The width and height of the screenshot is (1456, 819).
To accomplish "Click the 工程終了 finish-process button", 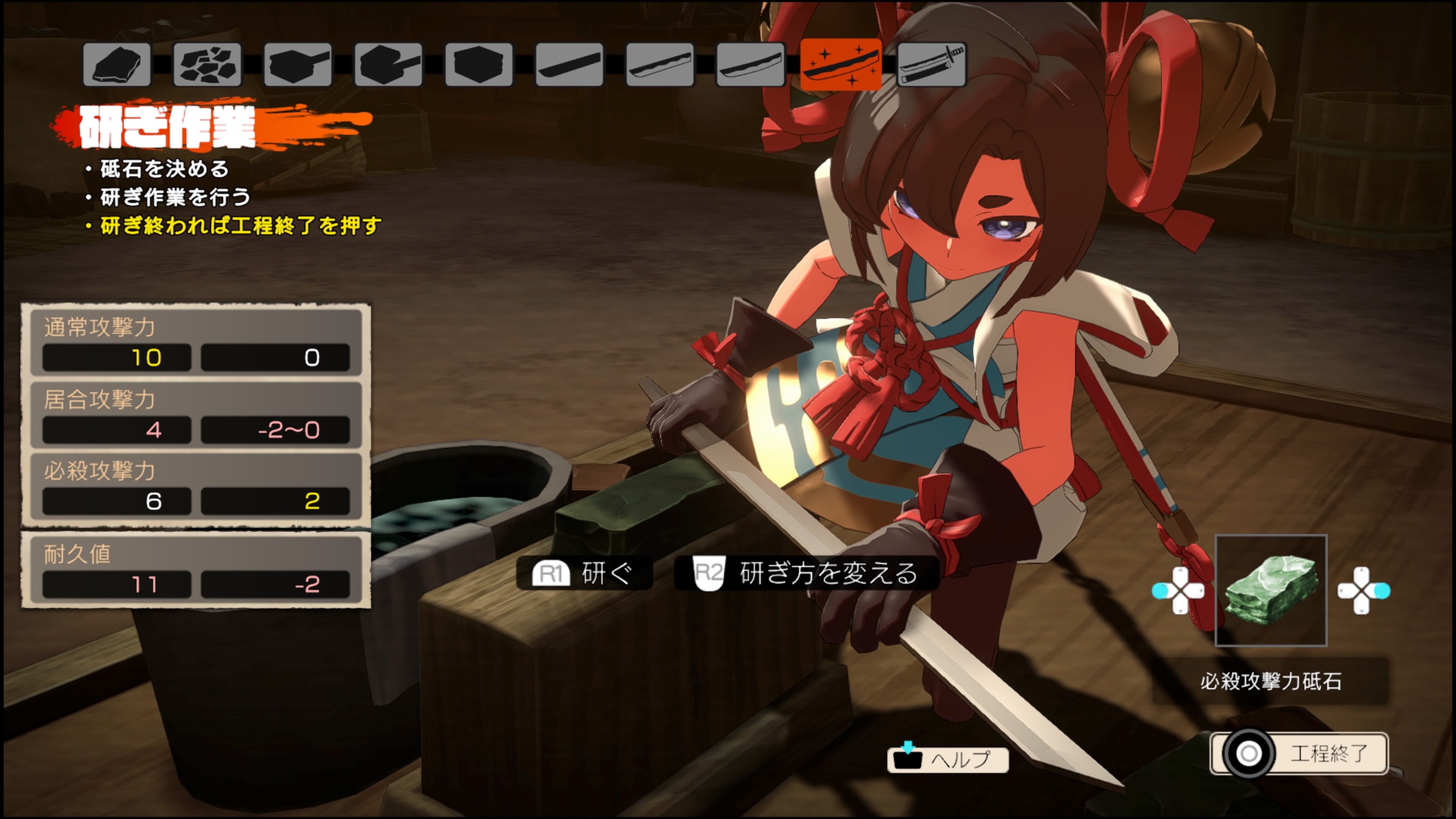I will tap(1299, 753).
